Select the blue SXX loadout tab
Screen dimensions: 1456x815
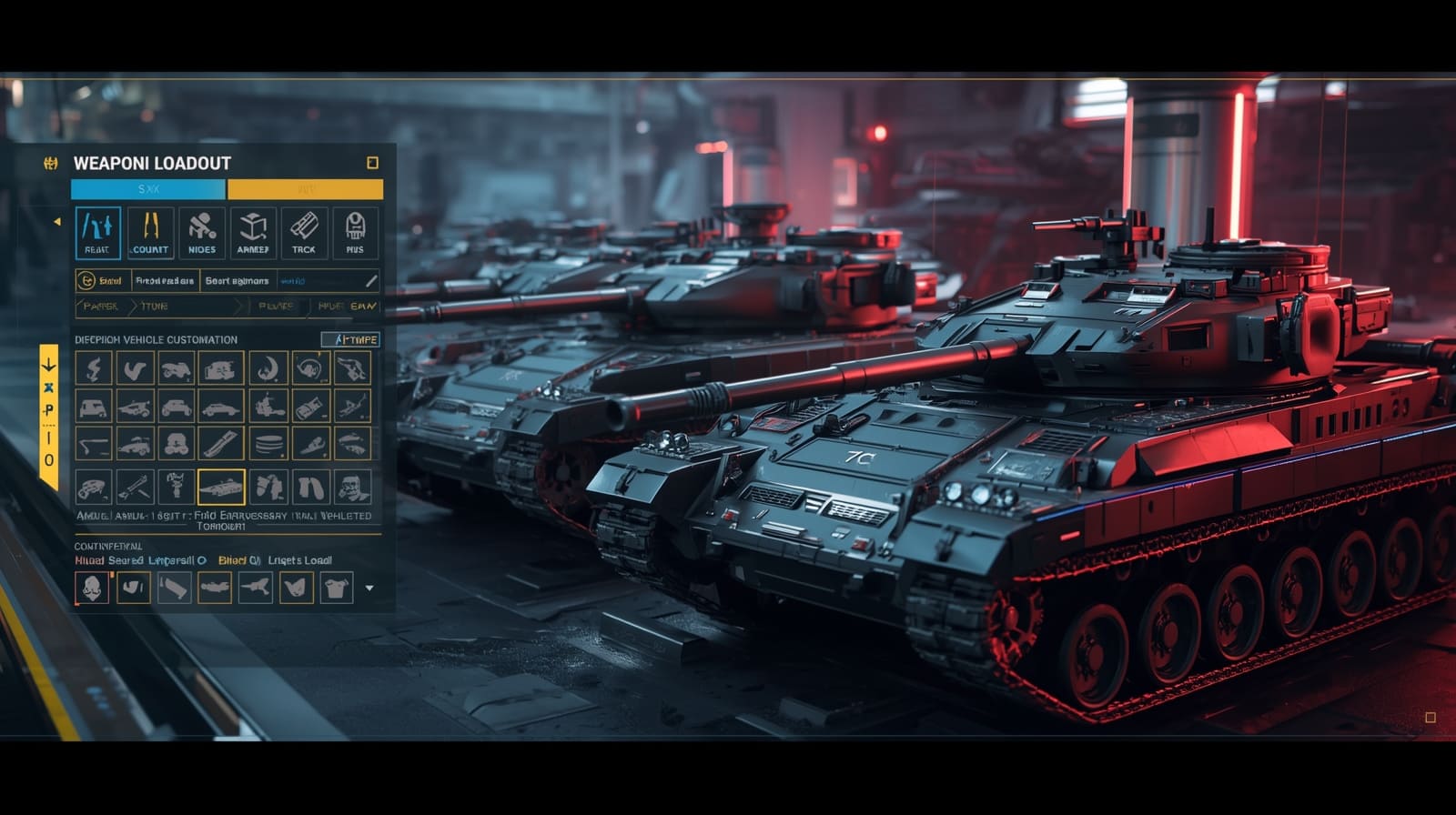point(148,189)
